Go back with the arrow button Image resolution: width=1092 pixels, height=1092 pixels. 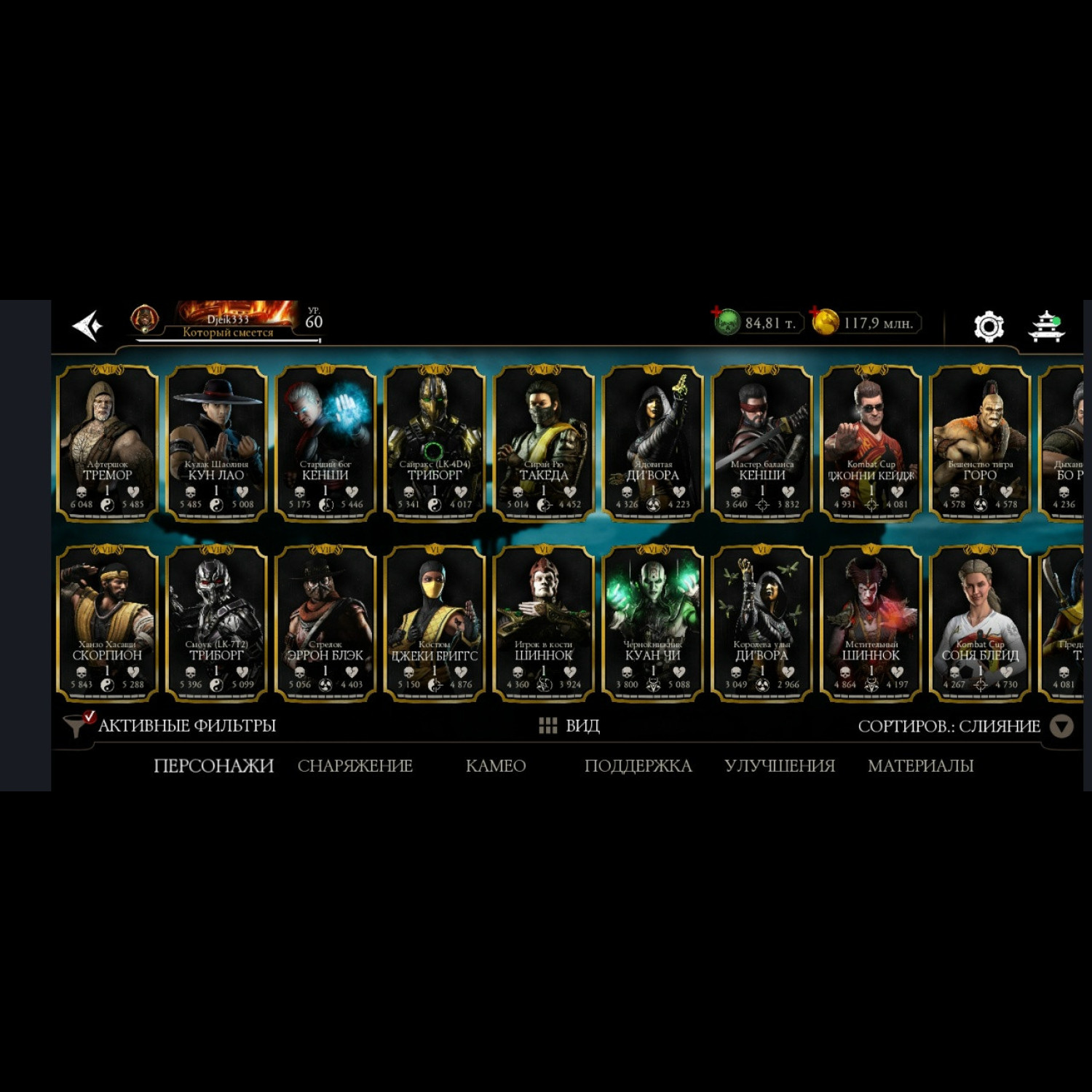click(88, 325)
